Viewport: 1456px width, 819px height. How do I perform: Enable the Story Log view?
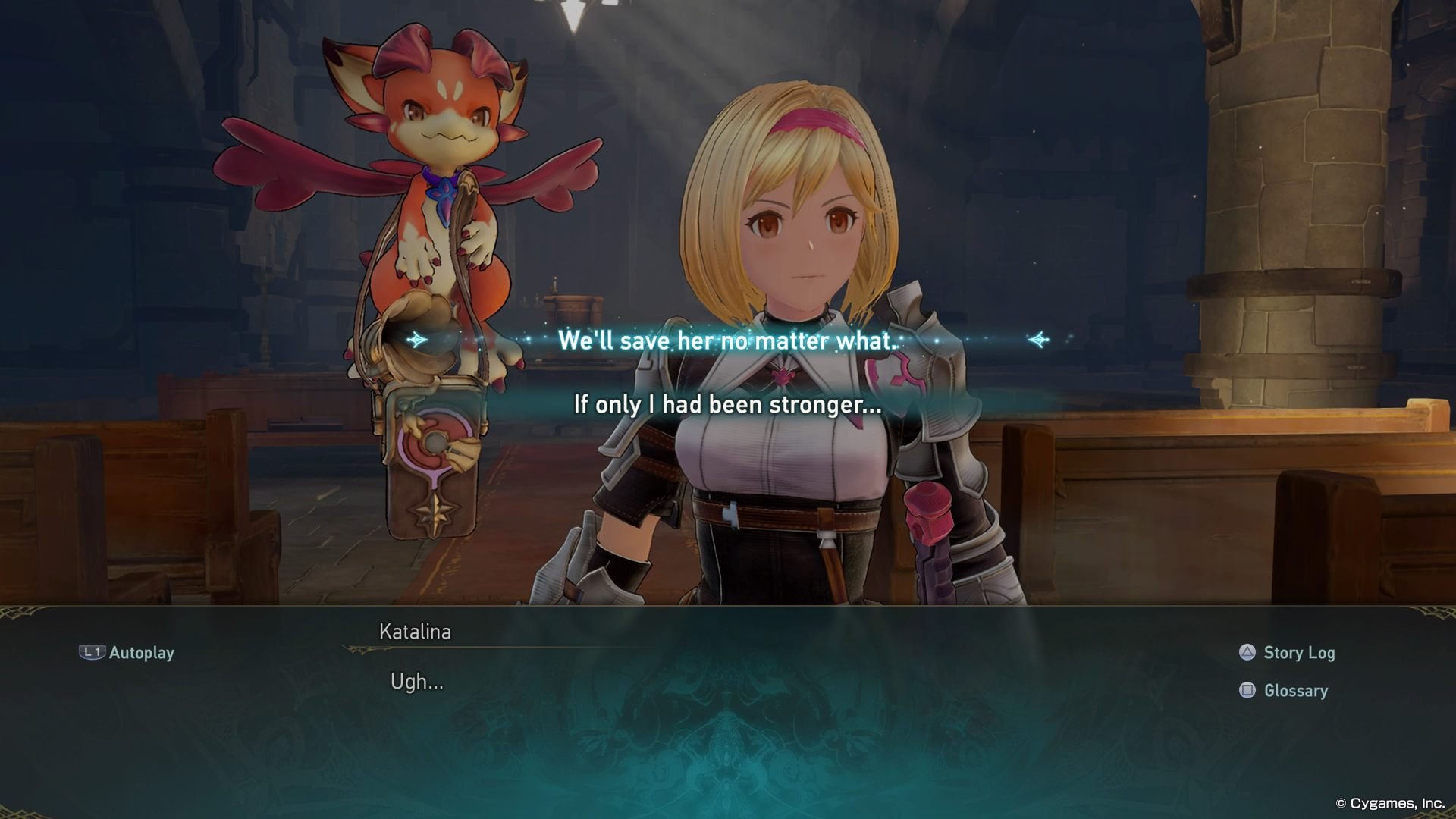pos(1298,652)
